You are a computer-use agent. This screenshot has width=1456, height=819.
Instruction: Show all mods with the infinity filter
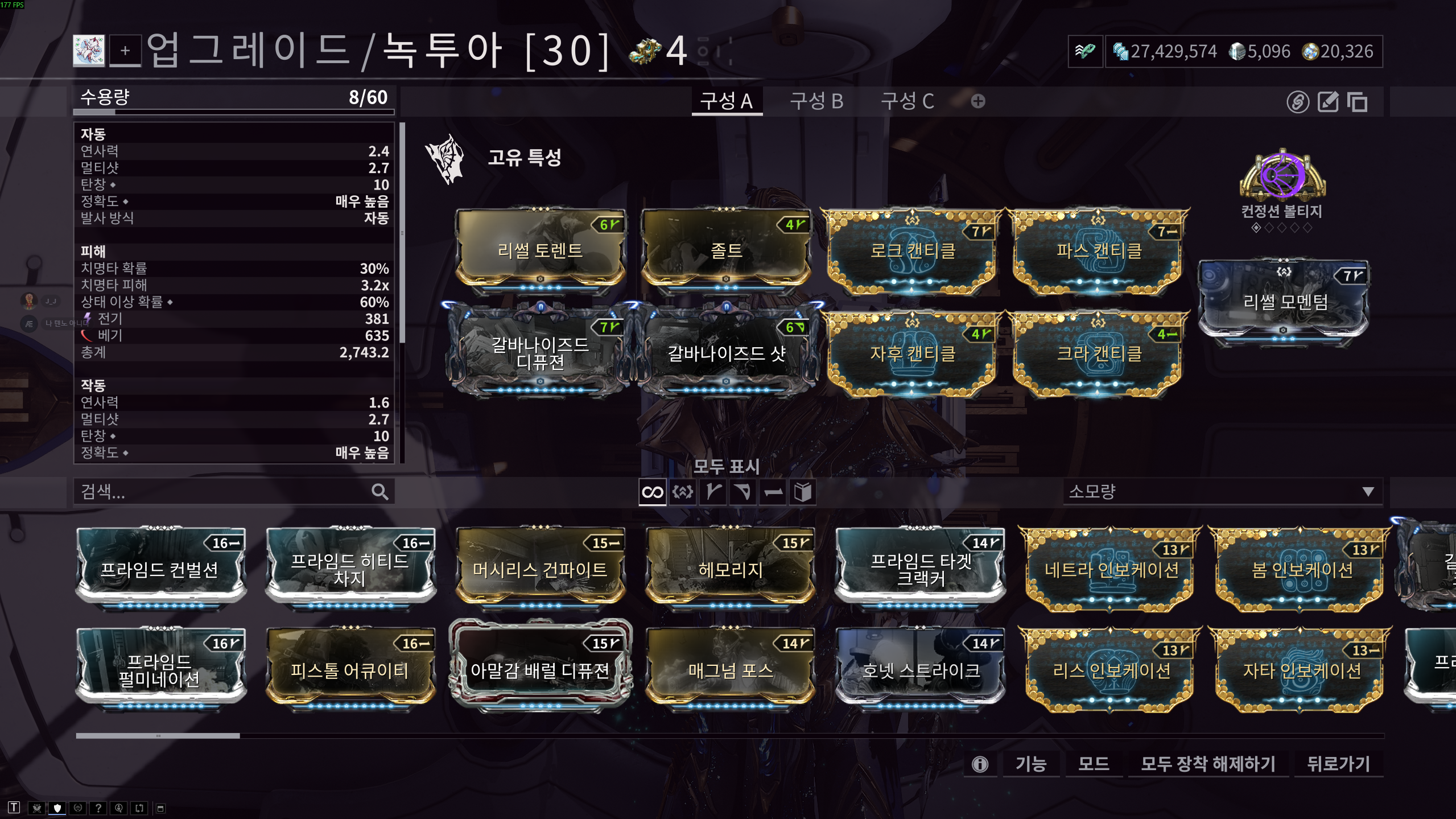click(x=652, y=492)
